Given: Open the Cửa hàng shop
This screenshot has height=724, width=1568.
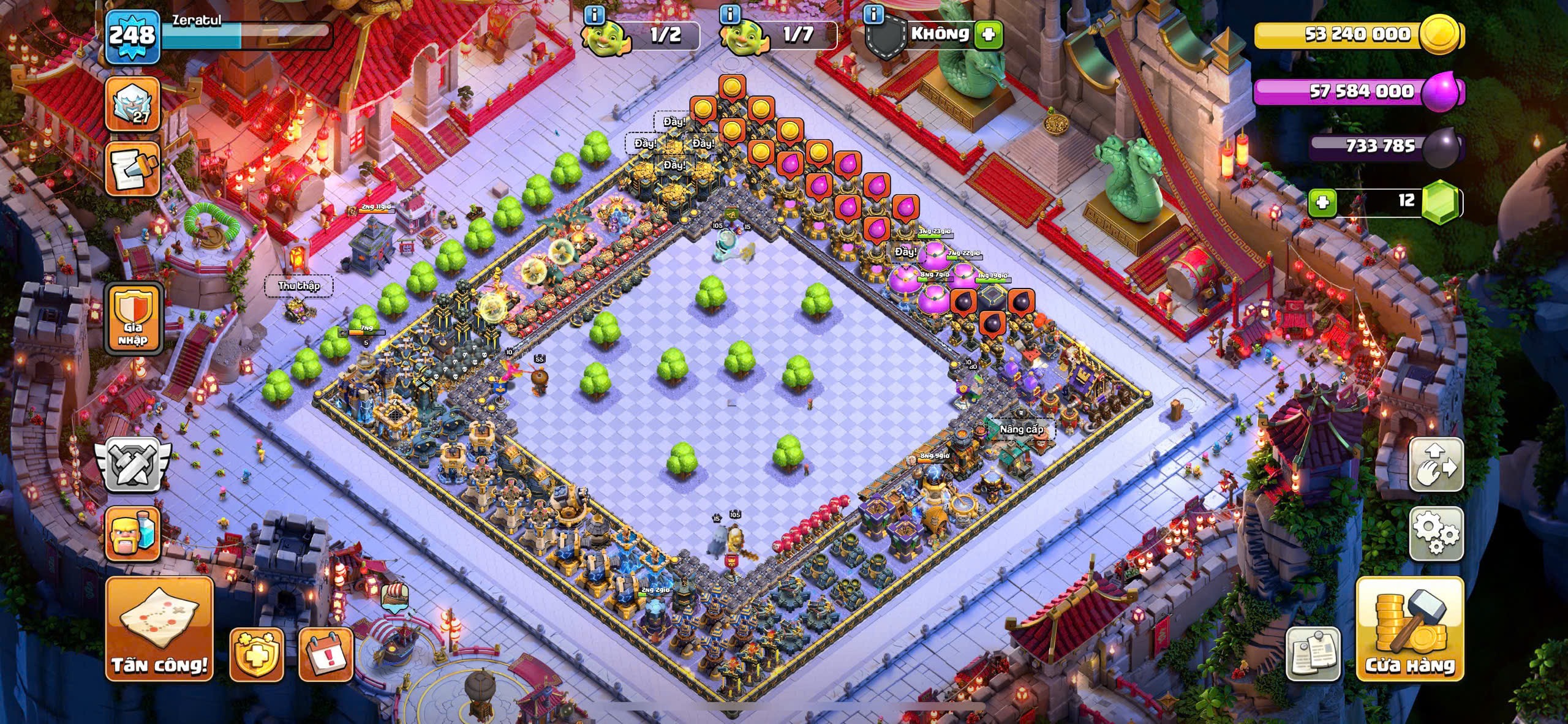Looking at the screenshot, I should tap(1409, 628).
